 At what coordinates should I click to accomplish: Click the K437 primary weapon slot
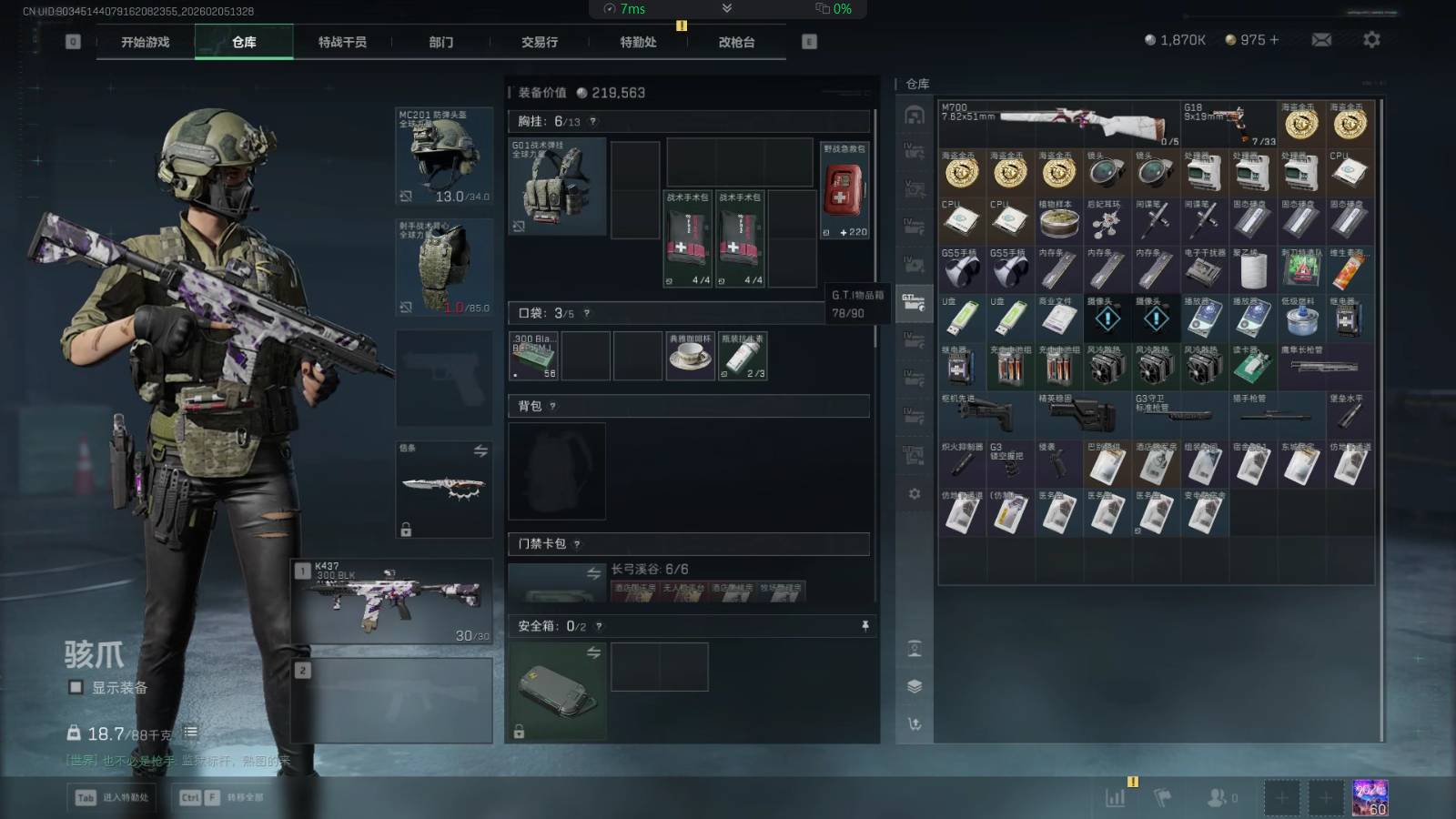pos(392,601)
